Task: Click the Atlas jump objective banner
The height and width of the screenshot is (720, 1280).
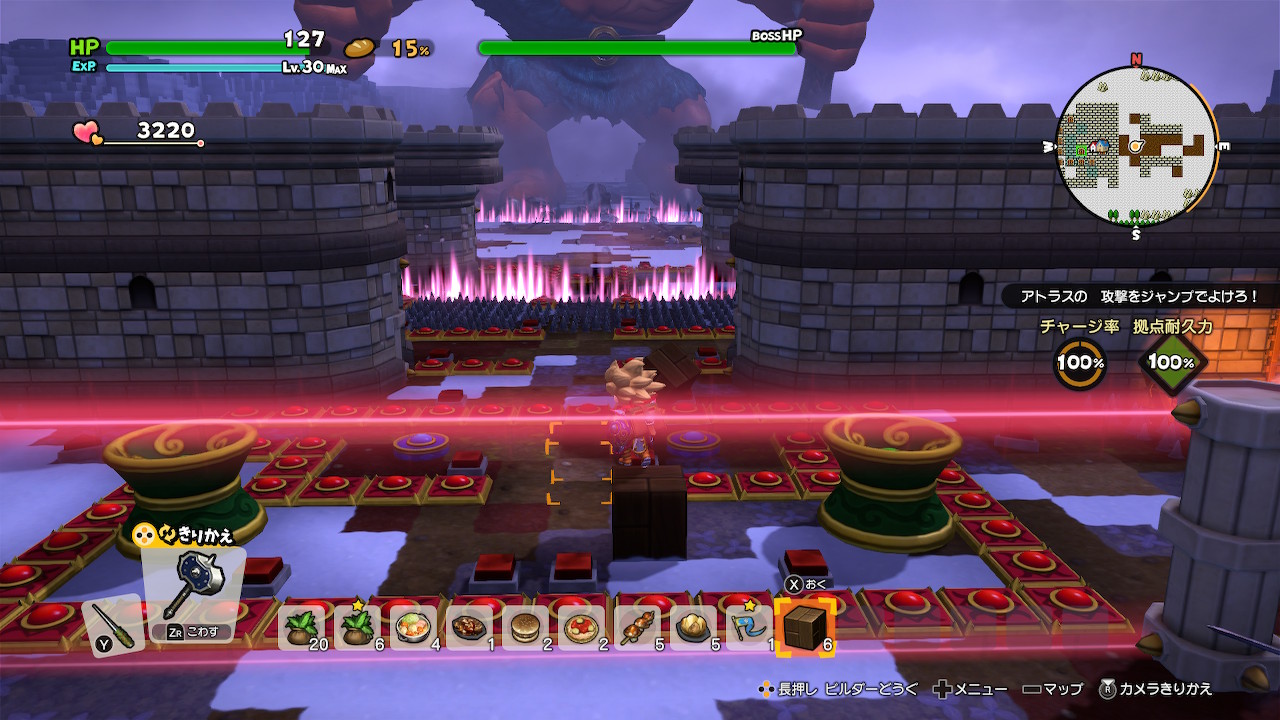Action: point(1138,296)
